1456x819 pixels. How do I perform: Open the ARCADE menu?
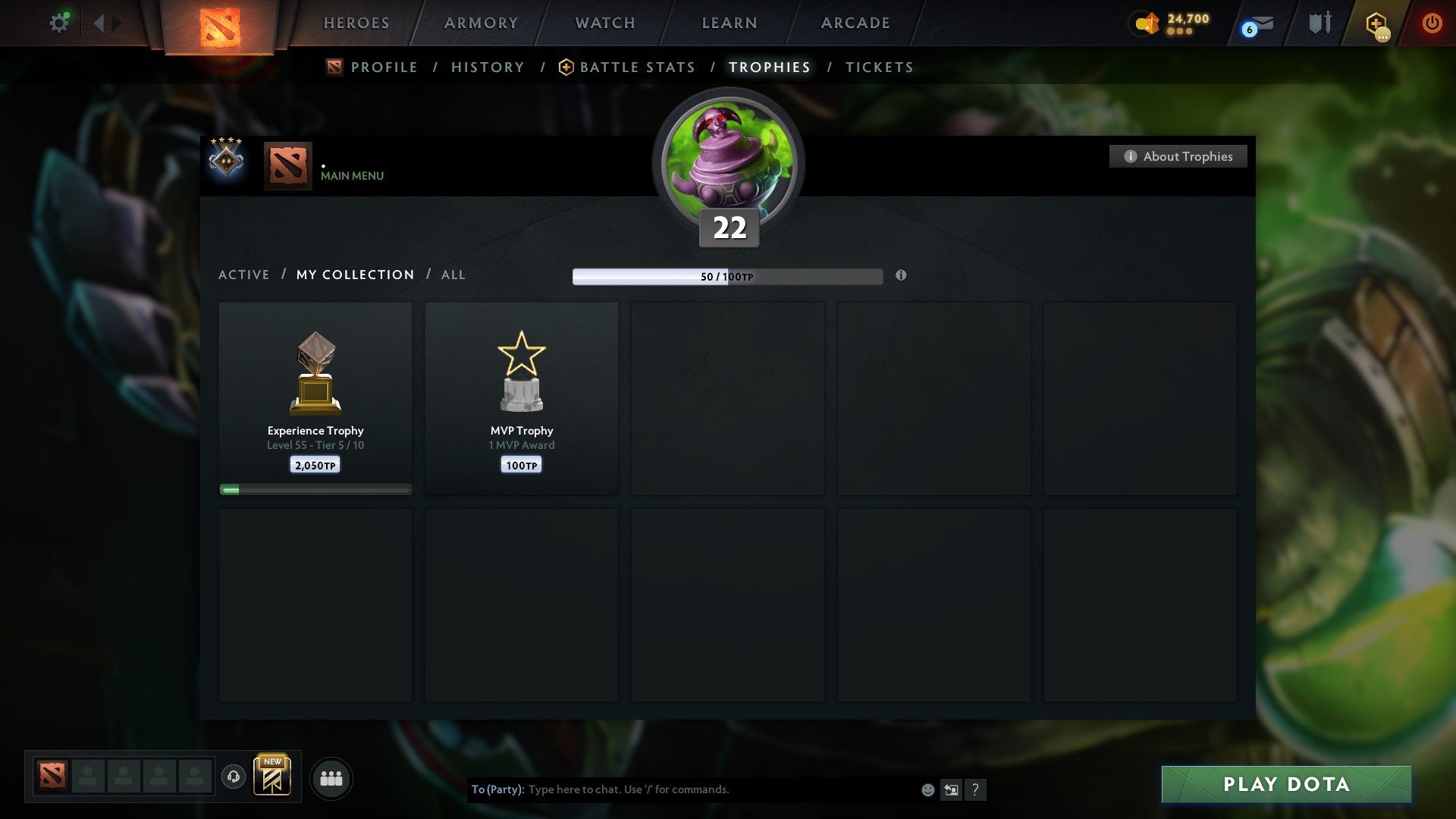[854, 23]
